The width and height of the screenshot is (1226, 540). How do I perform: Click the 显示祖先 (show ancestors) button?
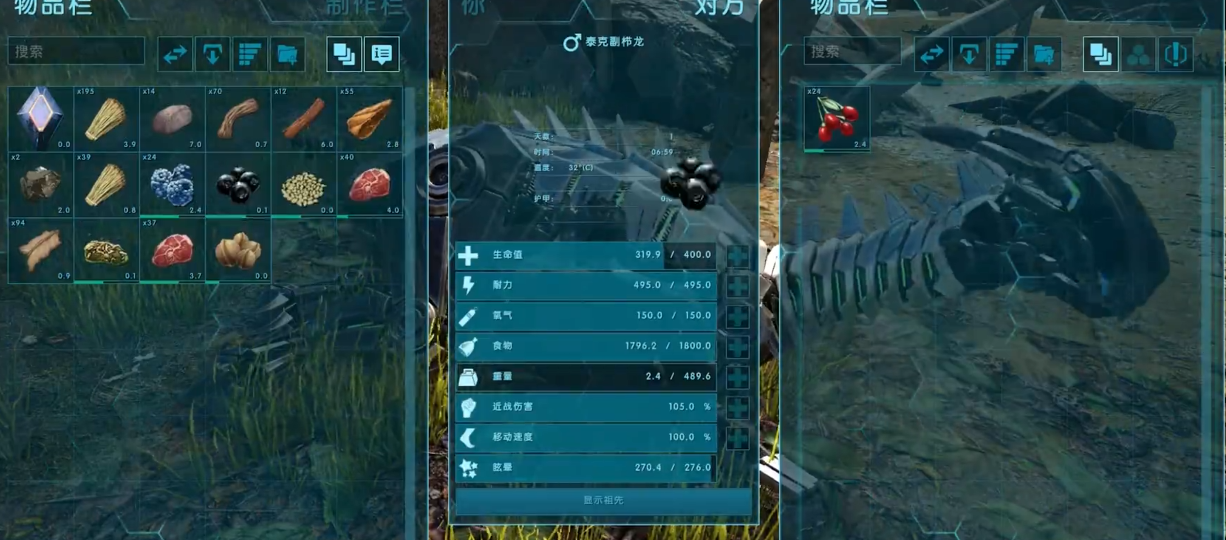click(x=603, y=500)
